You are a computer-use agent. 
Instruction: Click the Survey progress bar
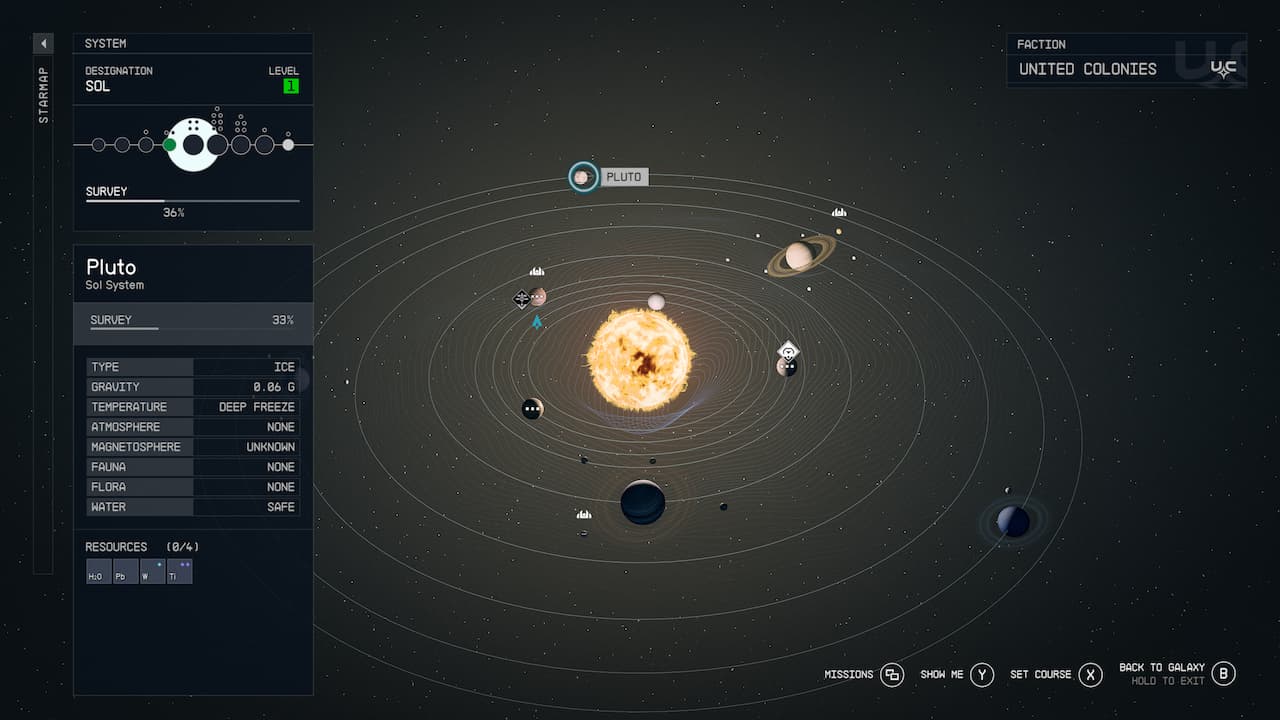pos(193,200)
